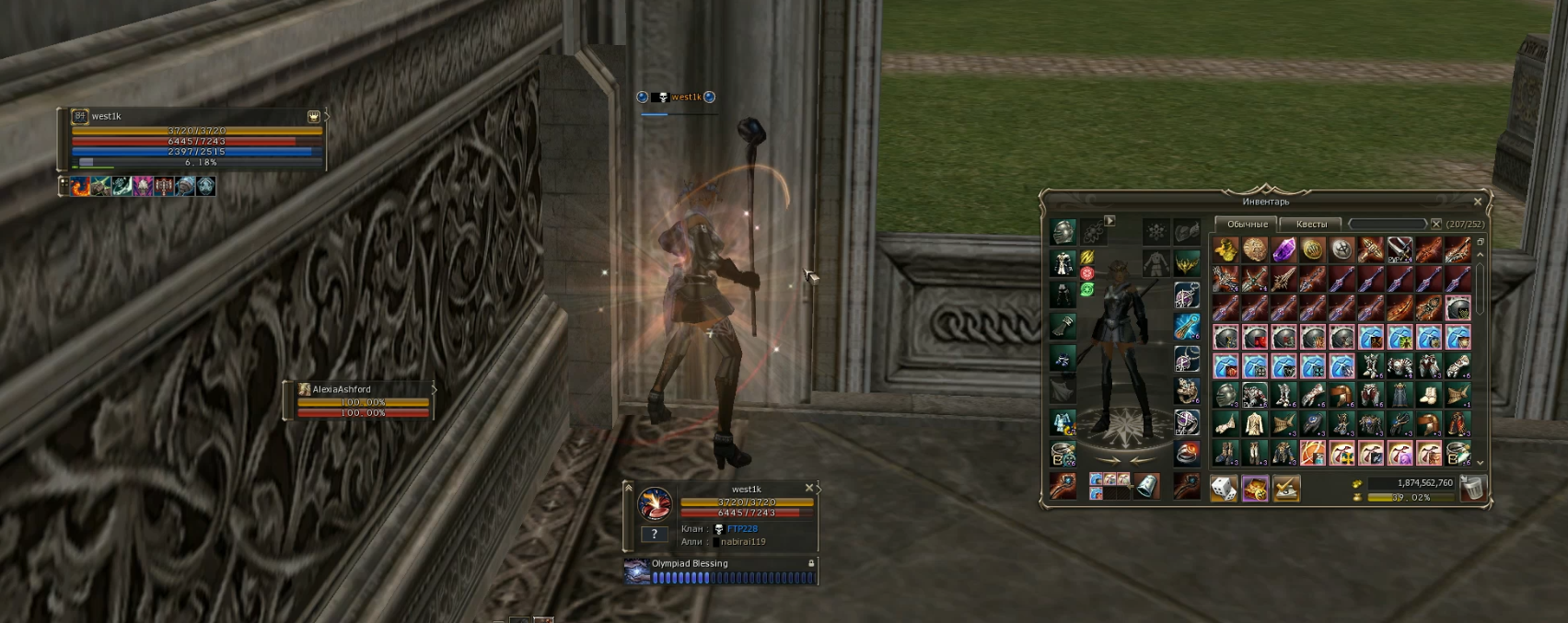
Task: Select the purple crystal item
Action: 1283,249
